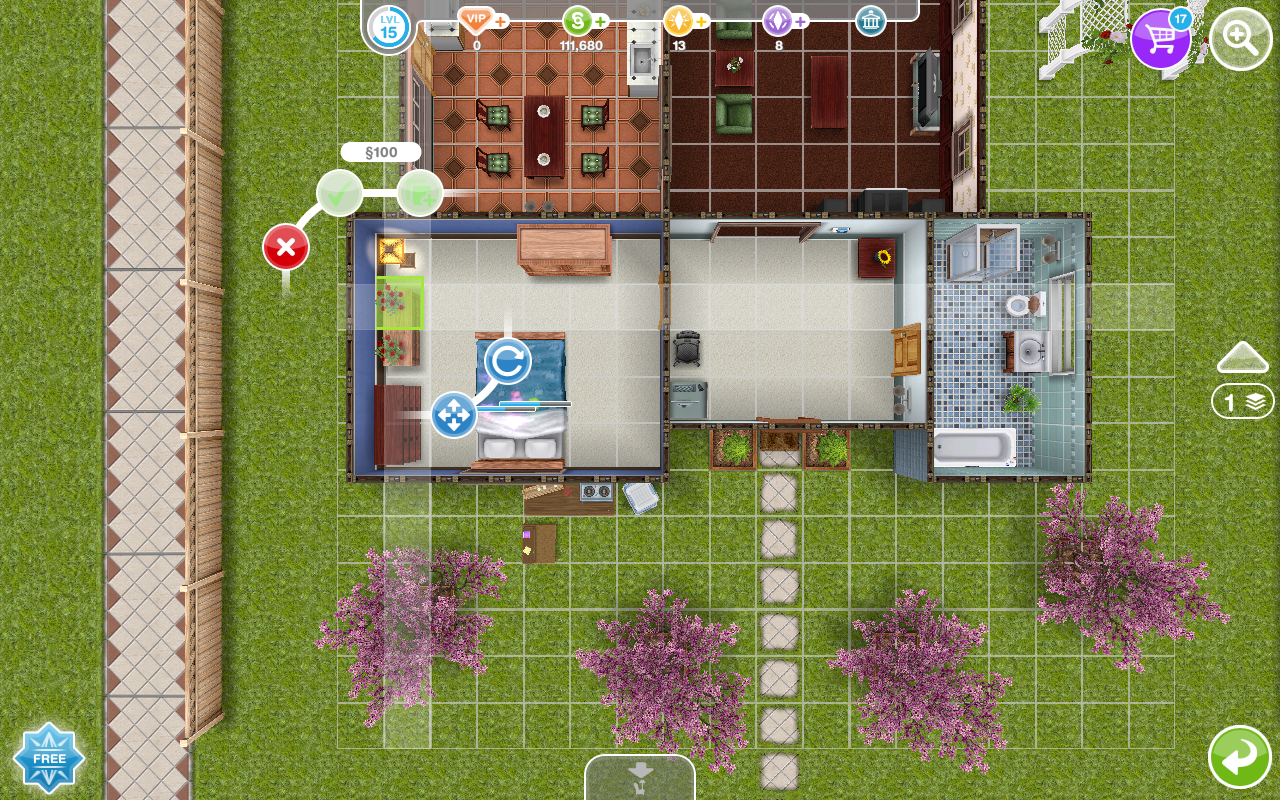1280x800 pixels.
Task: Select the §100 price tag
Action: 380,151
